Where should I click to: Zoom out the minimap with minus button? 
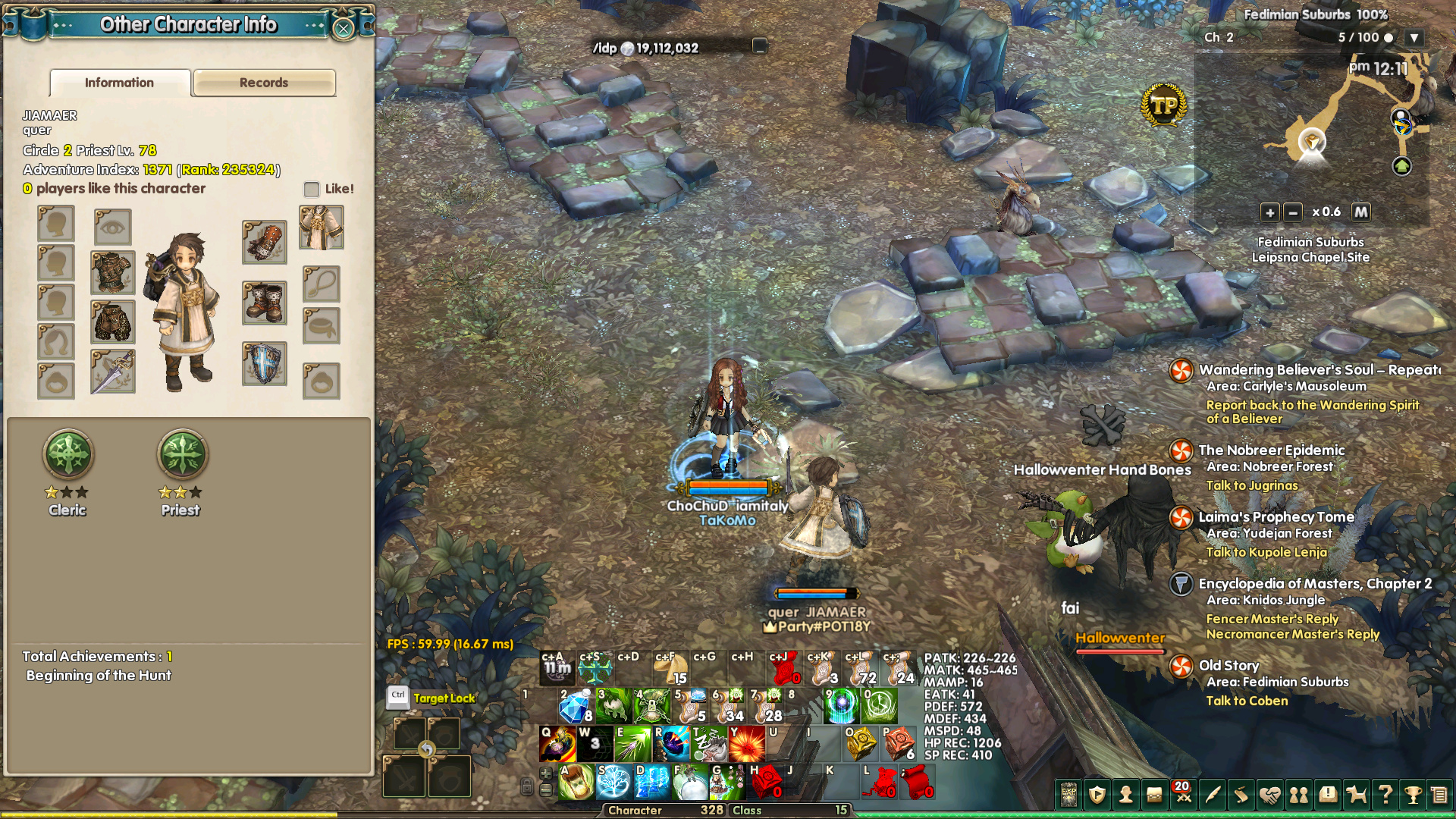[x=1293, y=212]
